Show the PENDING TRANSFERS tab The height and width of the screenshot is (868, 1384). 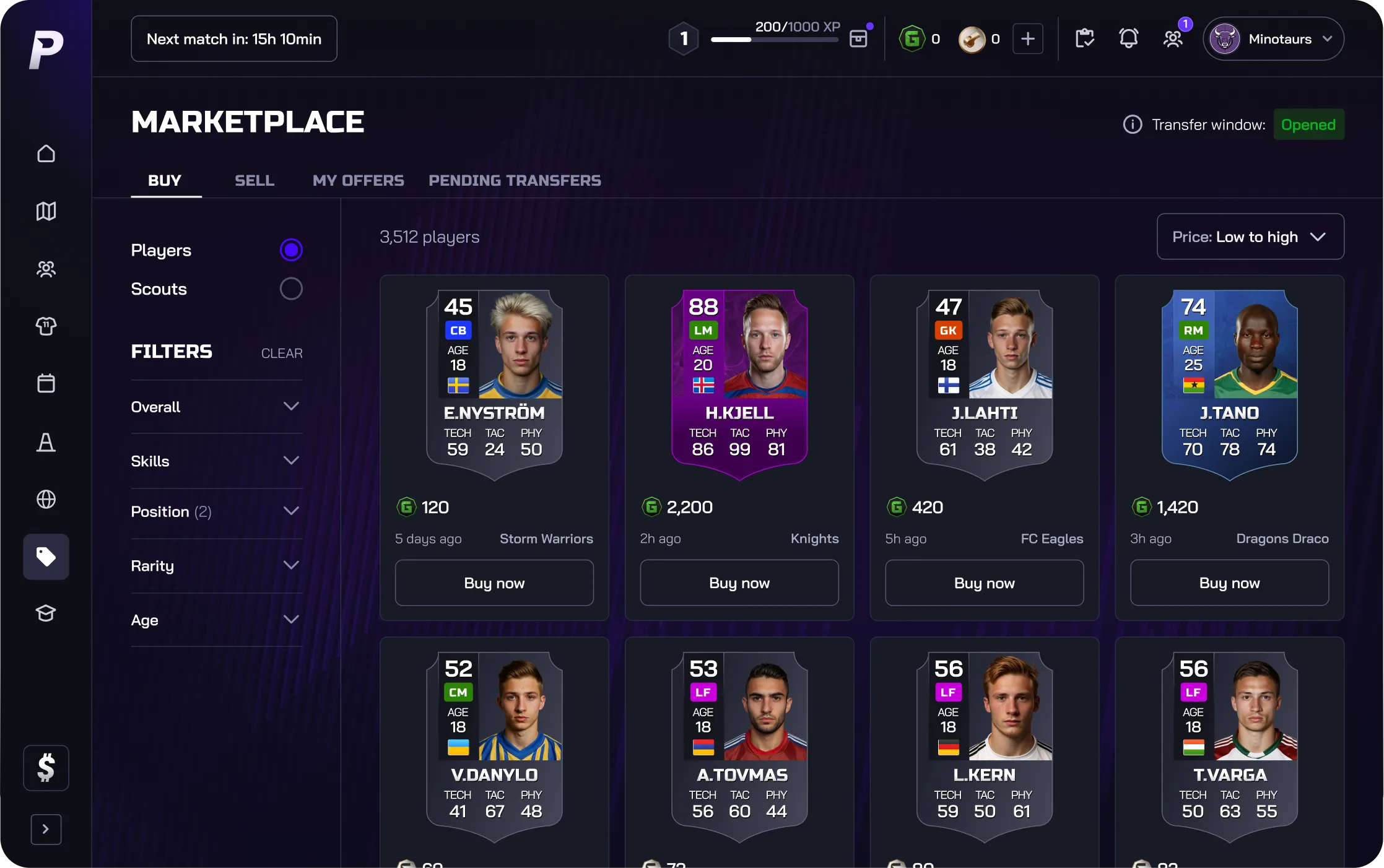(x=515, y=180)
